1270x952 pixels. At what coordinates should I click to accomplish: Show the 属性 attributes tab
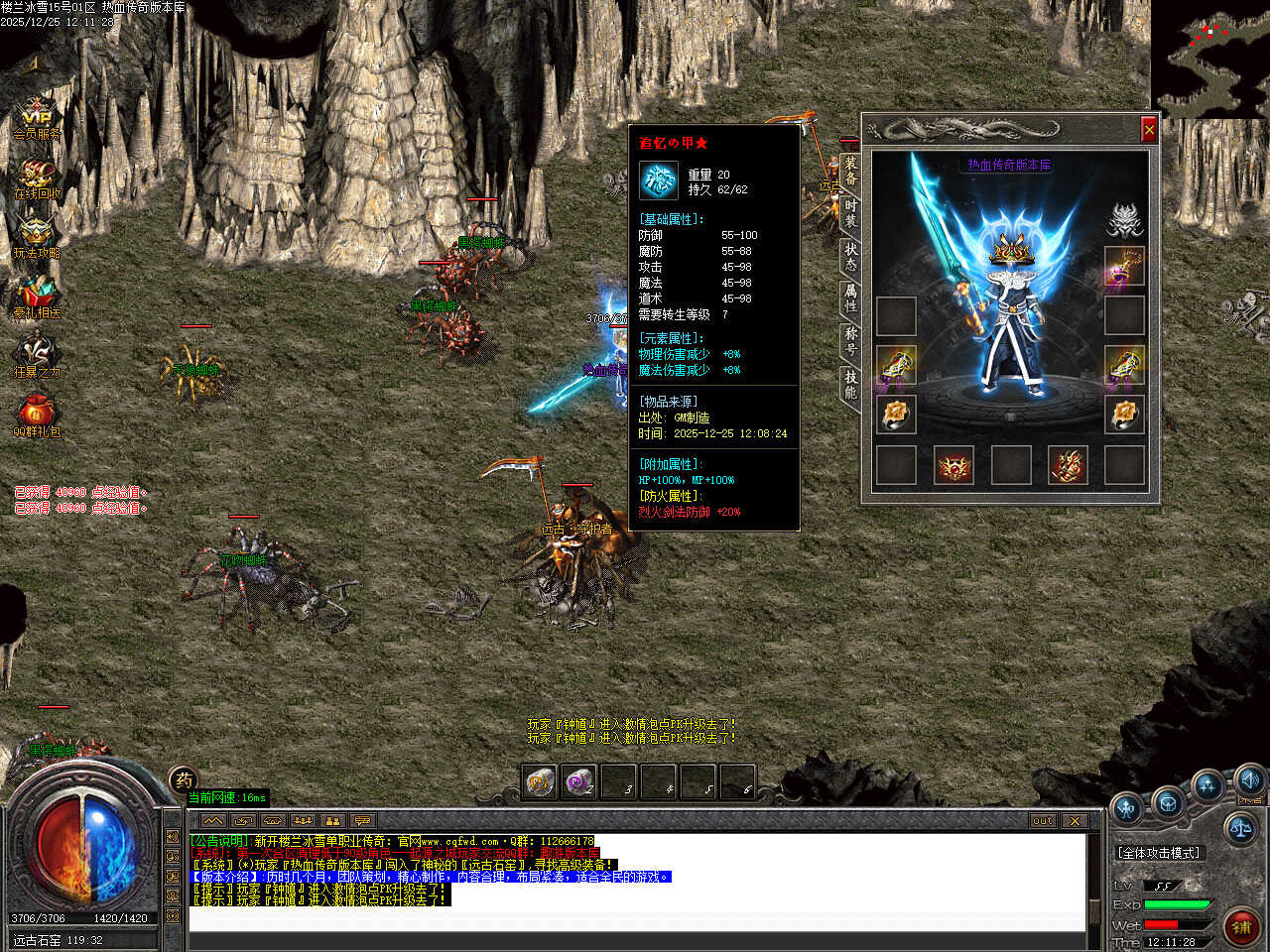850,296
